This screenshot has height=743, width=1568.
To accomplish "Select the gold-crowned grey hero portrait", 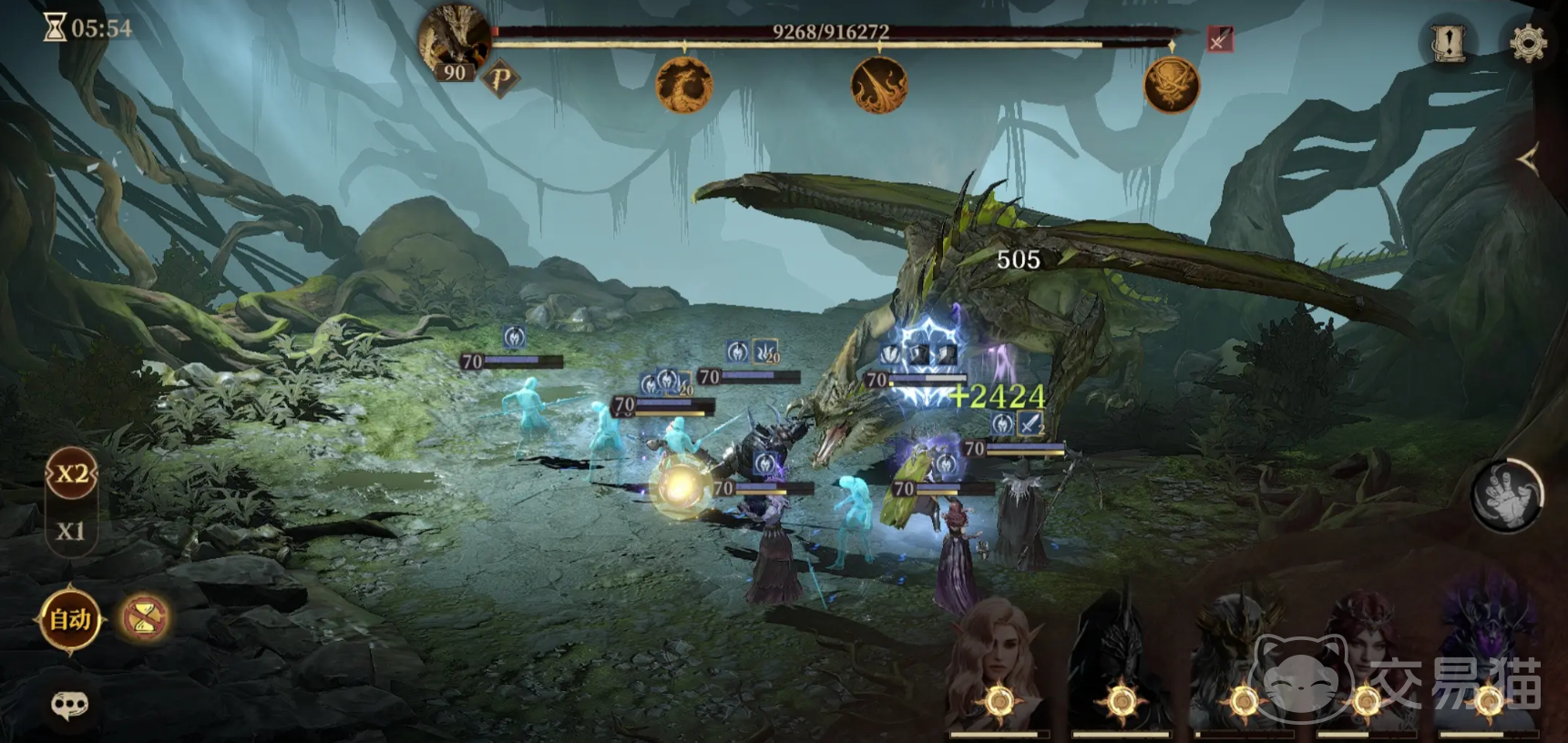I will [1243, 669].
